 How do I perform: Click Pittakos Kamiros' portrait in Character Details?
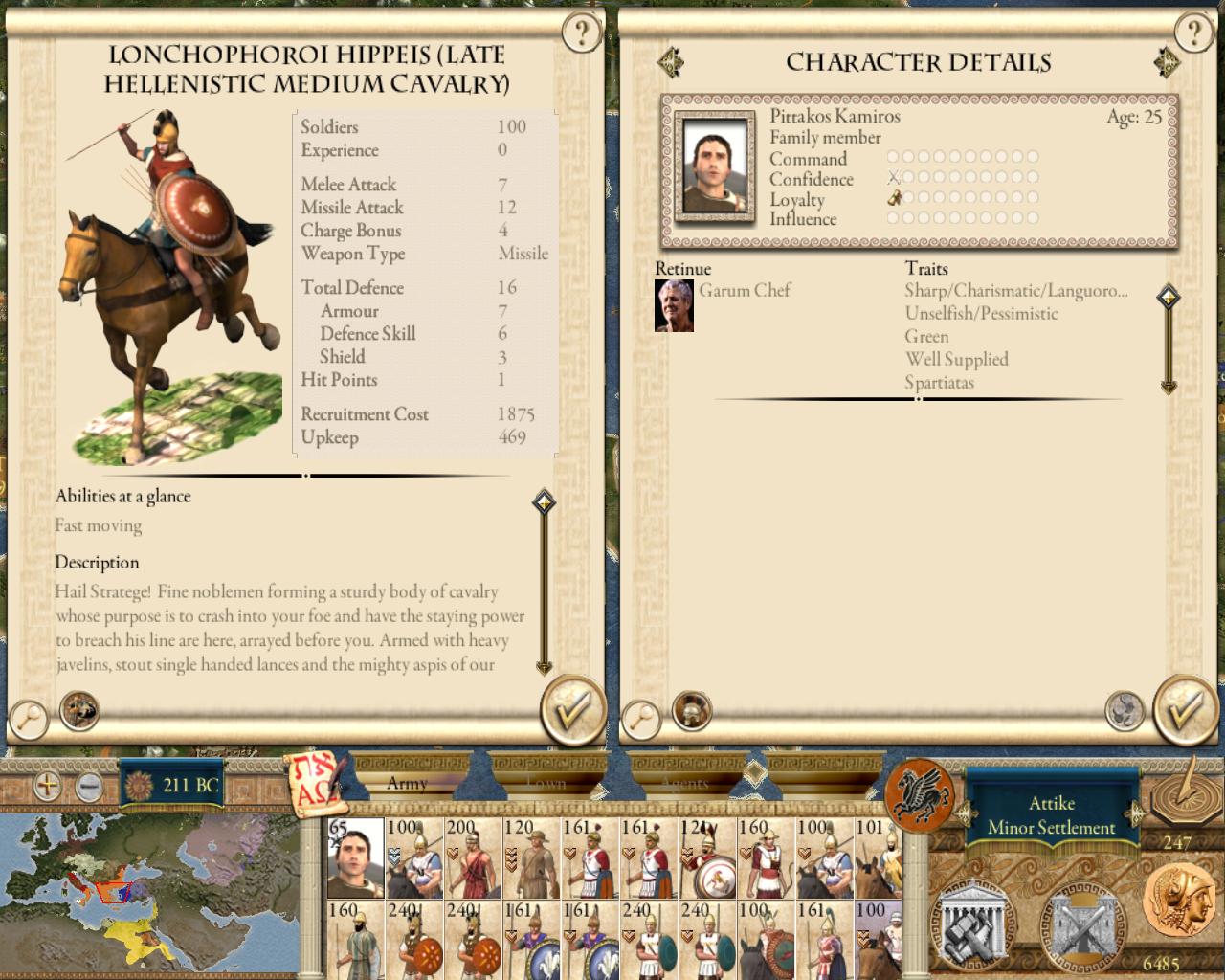[709, 166]
